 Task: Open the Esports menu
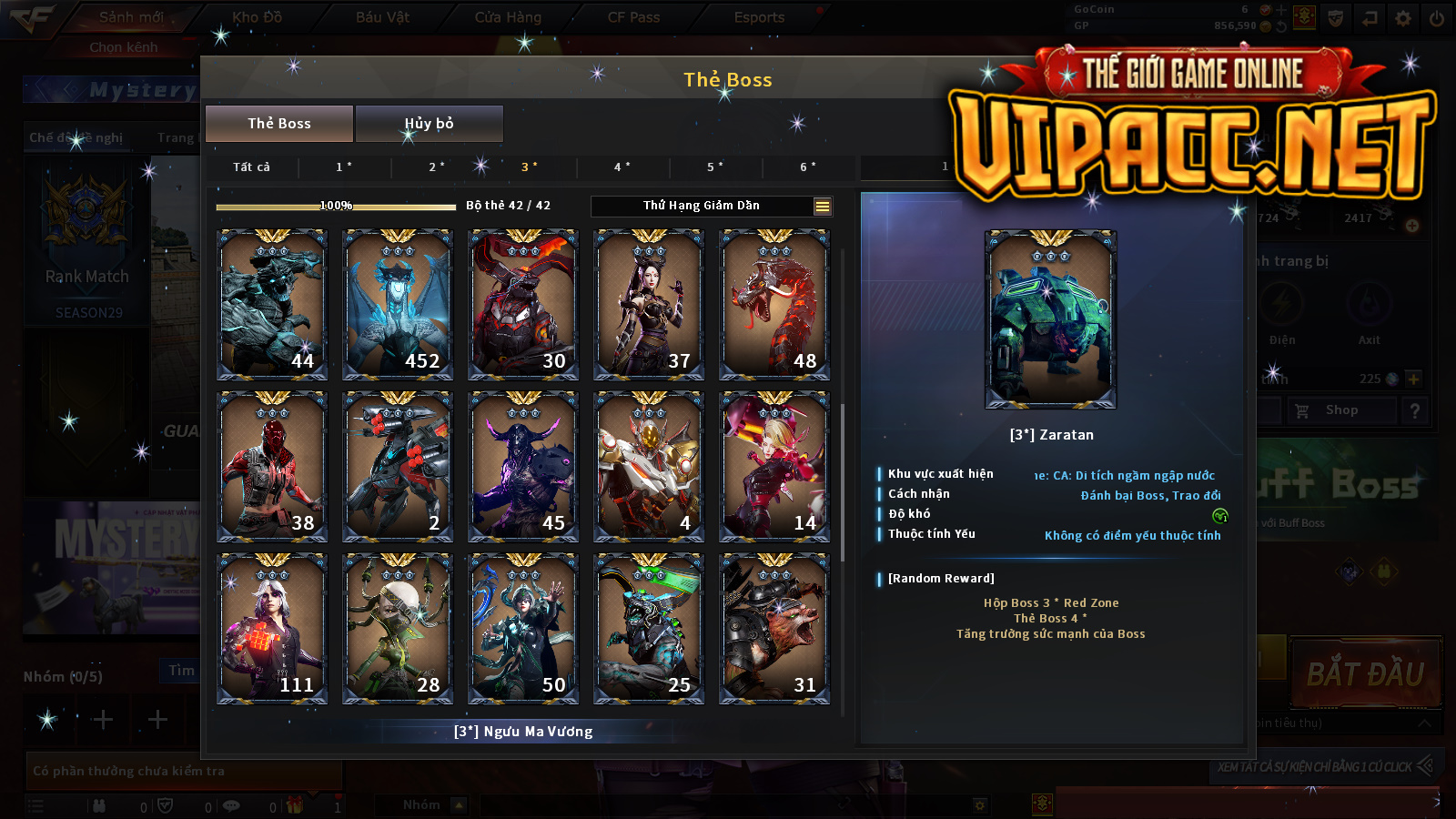click(759, 17)
